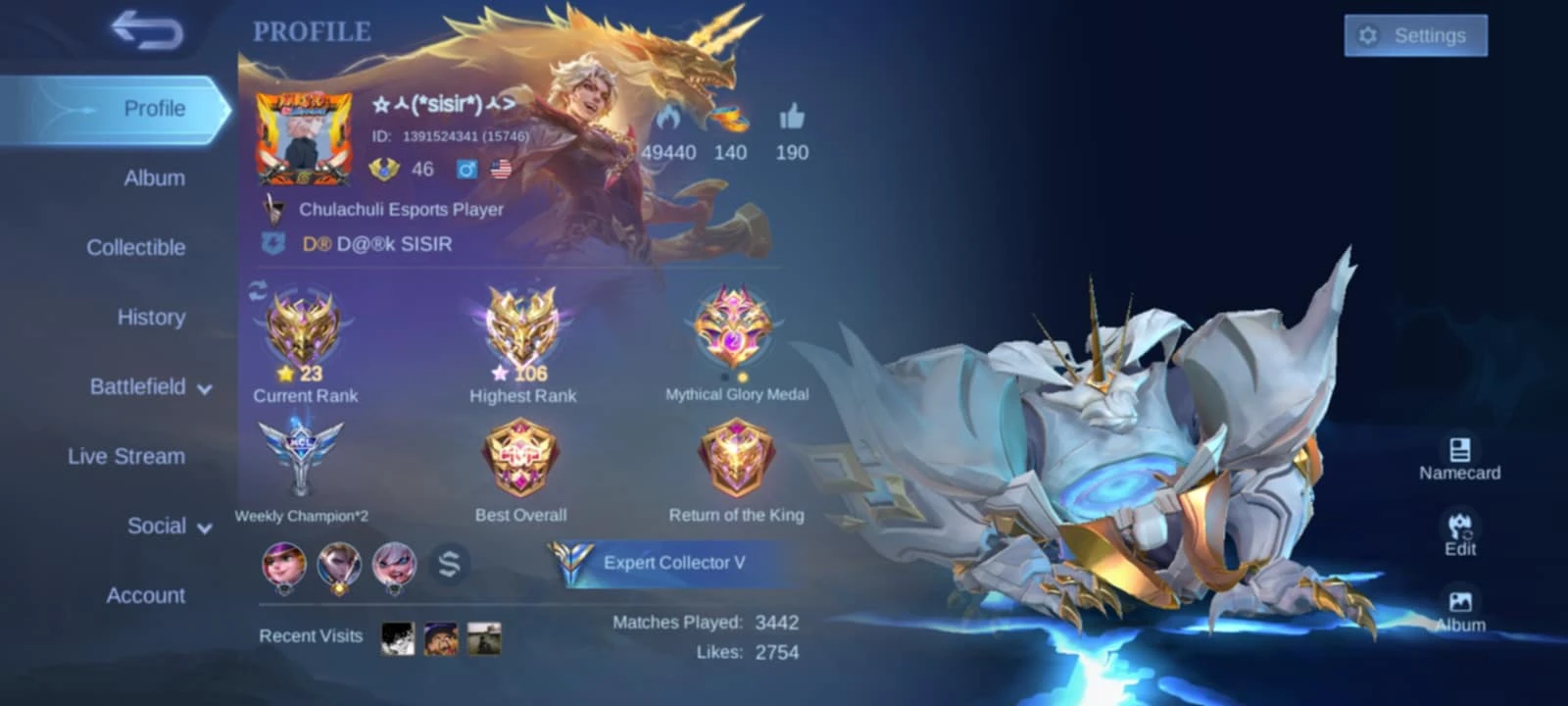The image size is (1568, 706).
Task: Click the Edit showcase button
Action: [x=1459, y=533]
